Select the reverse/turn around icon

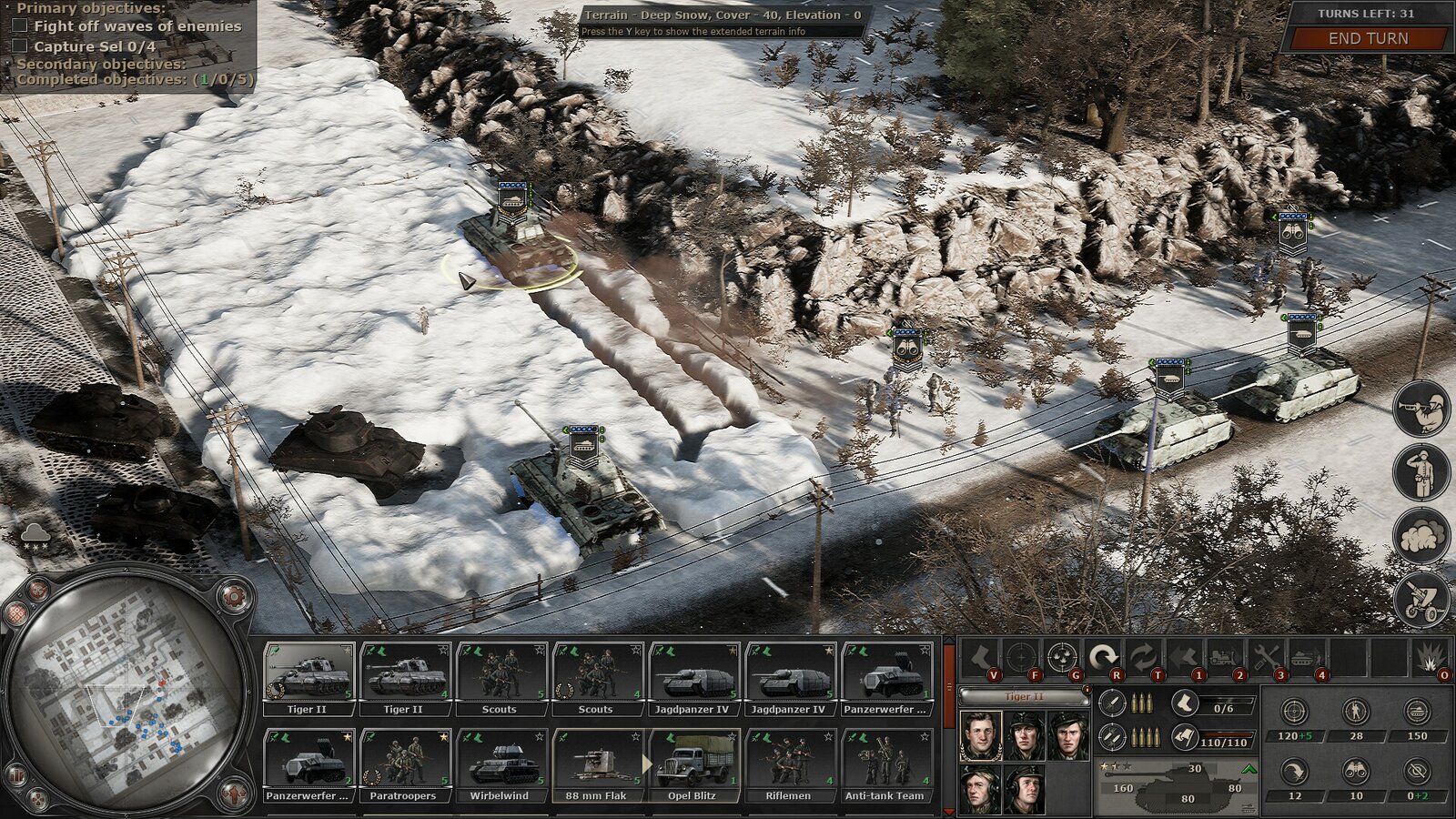click(x=1143, y=654)
